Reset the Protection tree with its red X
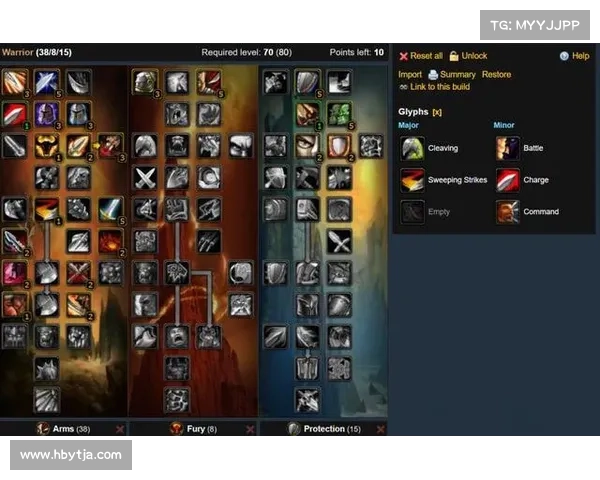This screenshot has height=480, width=600. pyautogui.click(x=379, y=429)
